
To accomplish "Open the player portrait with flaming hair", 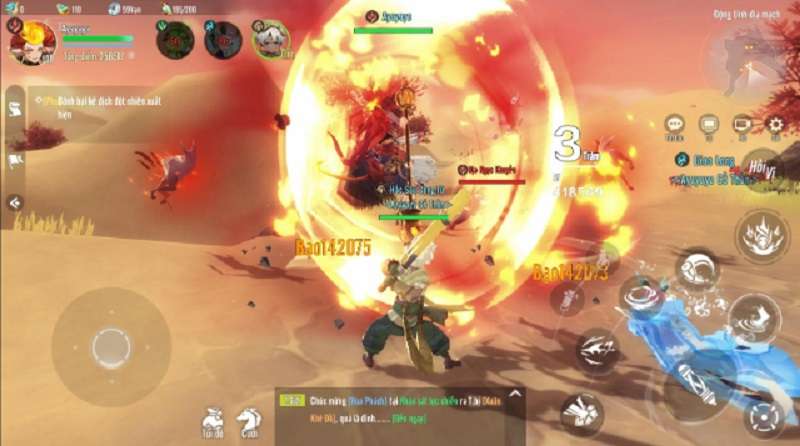I will (x=28, y=42).
